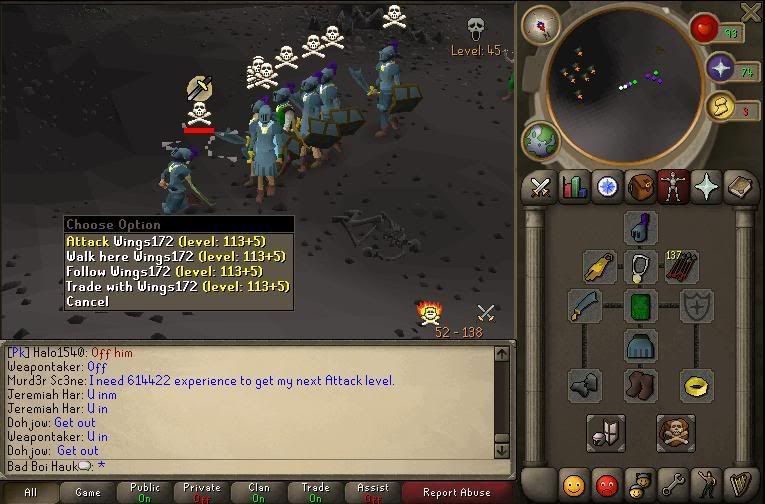This screenshot has height=504, width=765.
Task: Open items kept on death skull button
Action: coord(676,433)
